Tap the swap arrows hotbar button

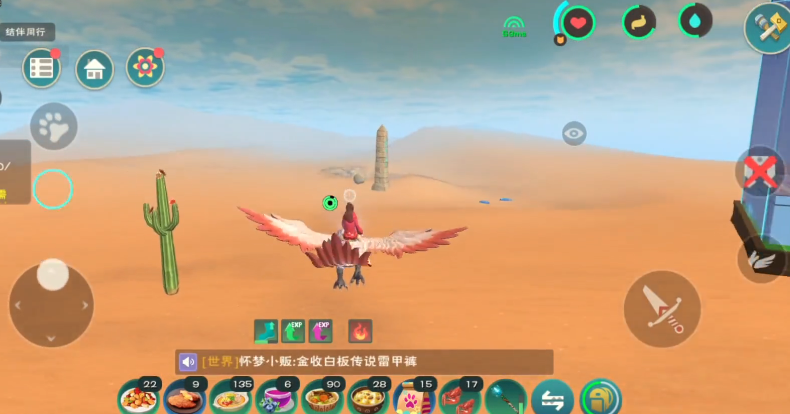click(x=552, y=398)
